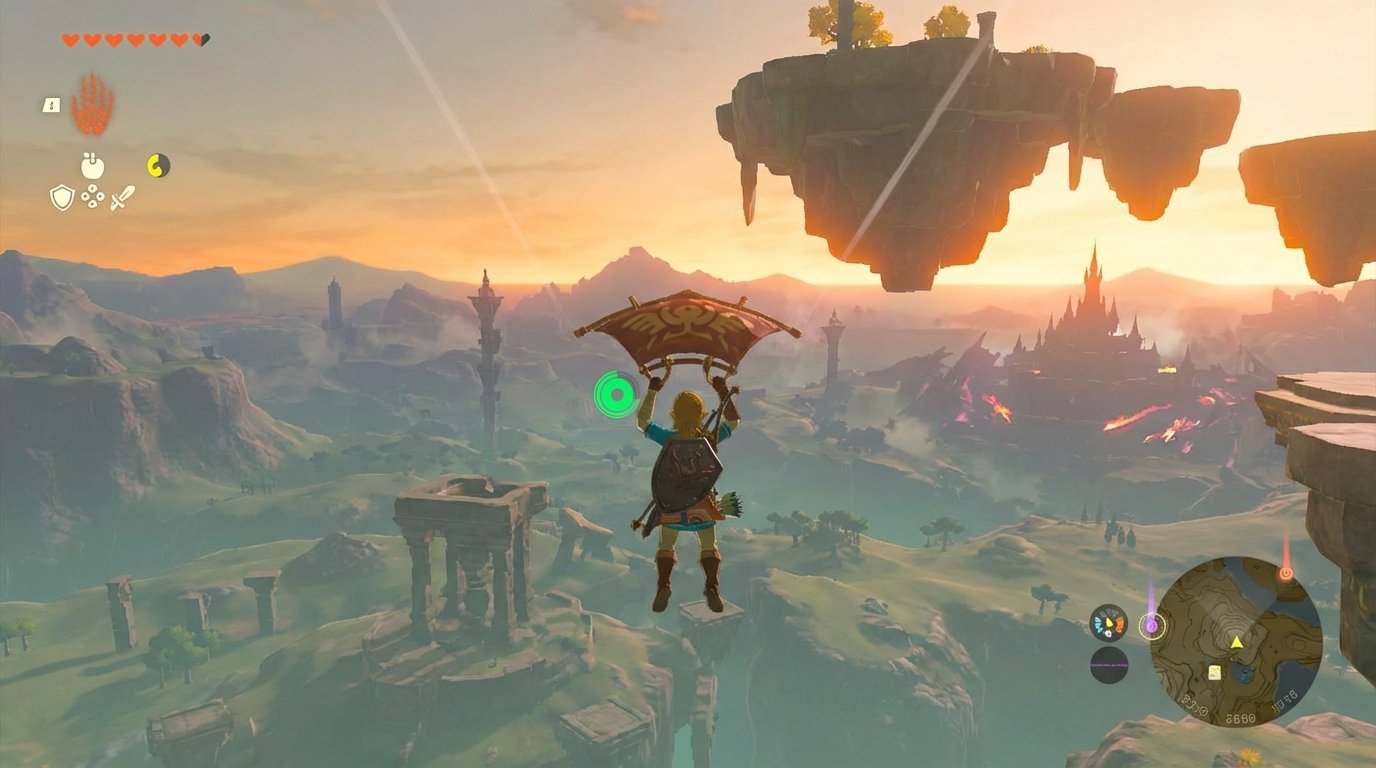This screenshot has width=1376, height=768.
Task: Click the shield slot icon
Action: point(62,198)
